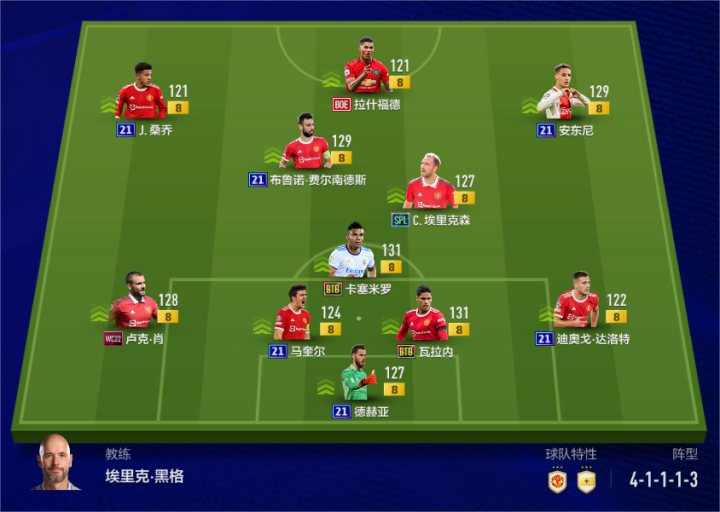The width and height of the screenshot is (720, 512).
Task: Choose left back 卢克·肖
Action: point(134,305)
